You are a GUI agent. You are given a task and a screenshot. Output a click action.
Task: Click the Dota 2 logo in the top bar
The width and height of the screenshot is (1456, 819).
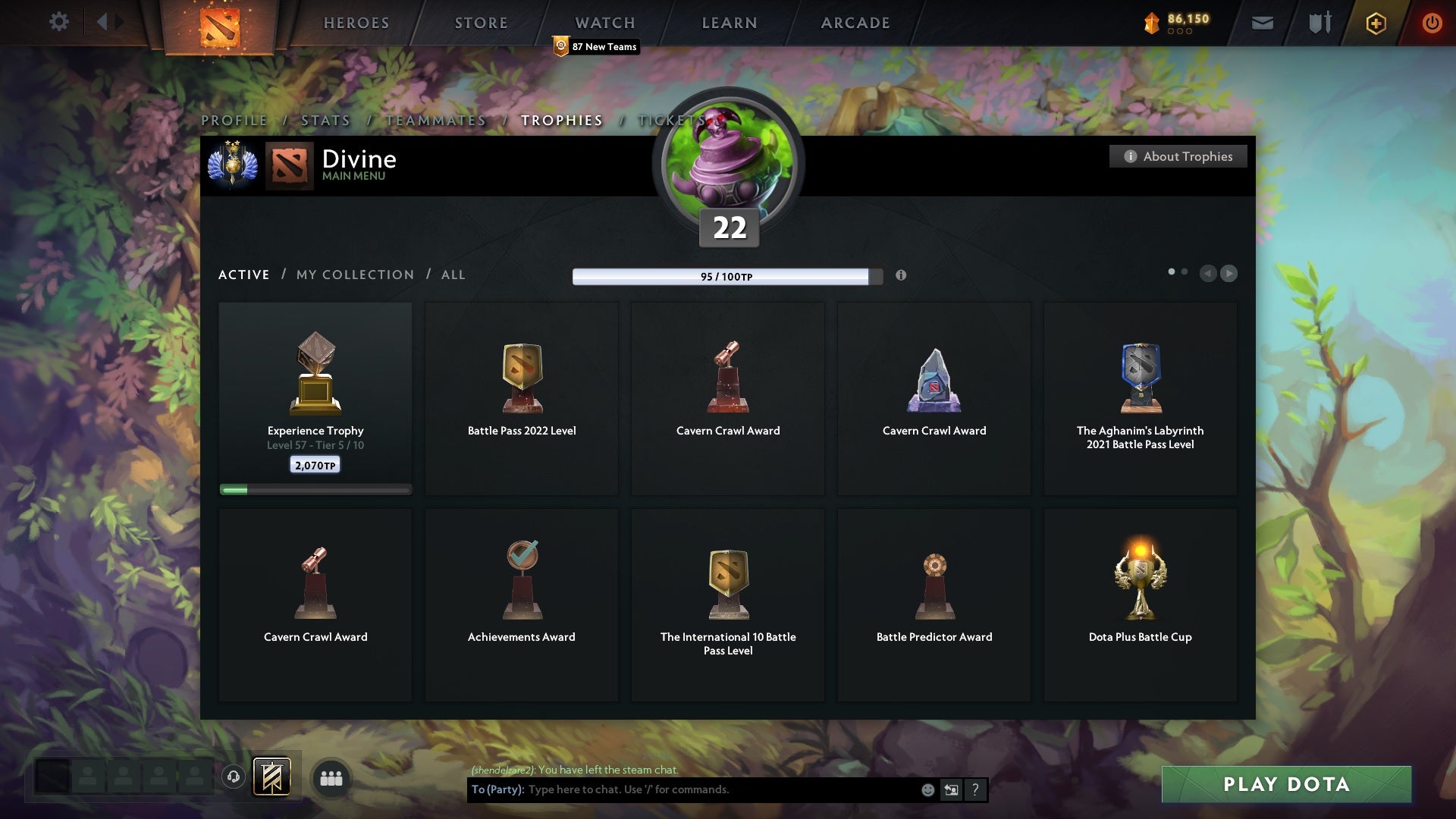coord(220,23)
